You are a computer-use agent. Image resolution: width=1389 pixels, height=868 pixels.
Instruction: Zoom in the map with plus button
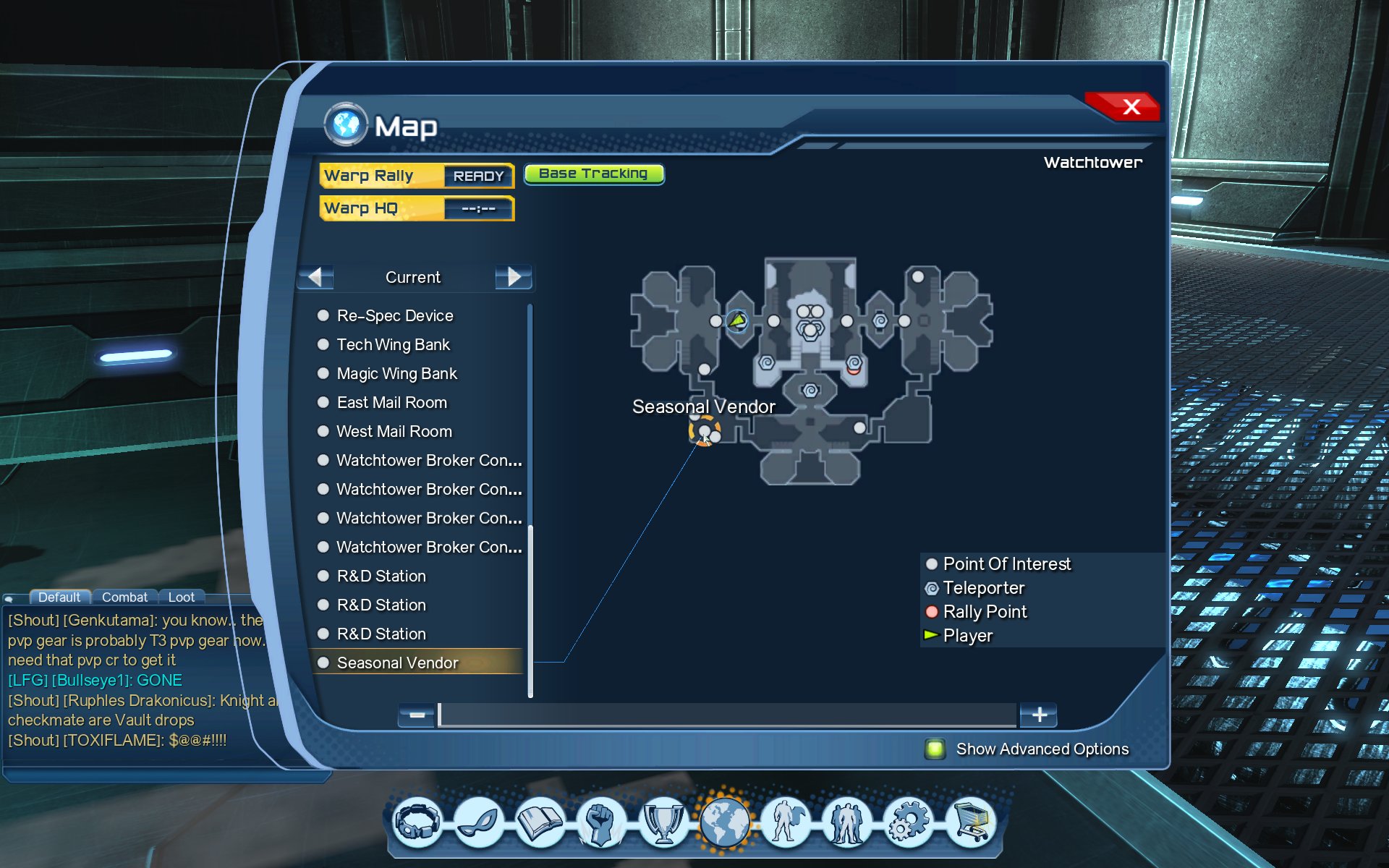point(1039,715)
